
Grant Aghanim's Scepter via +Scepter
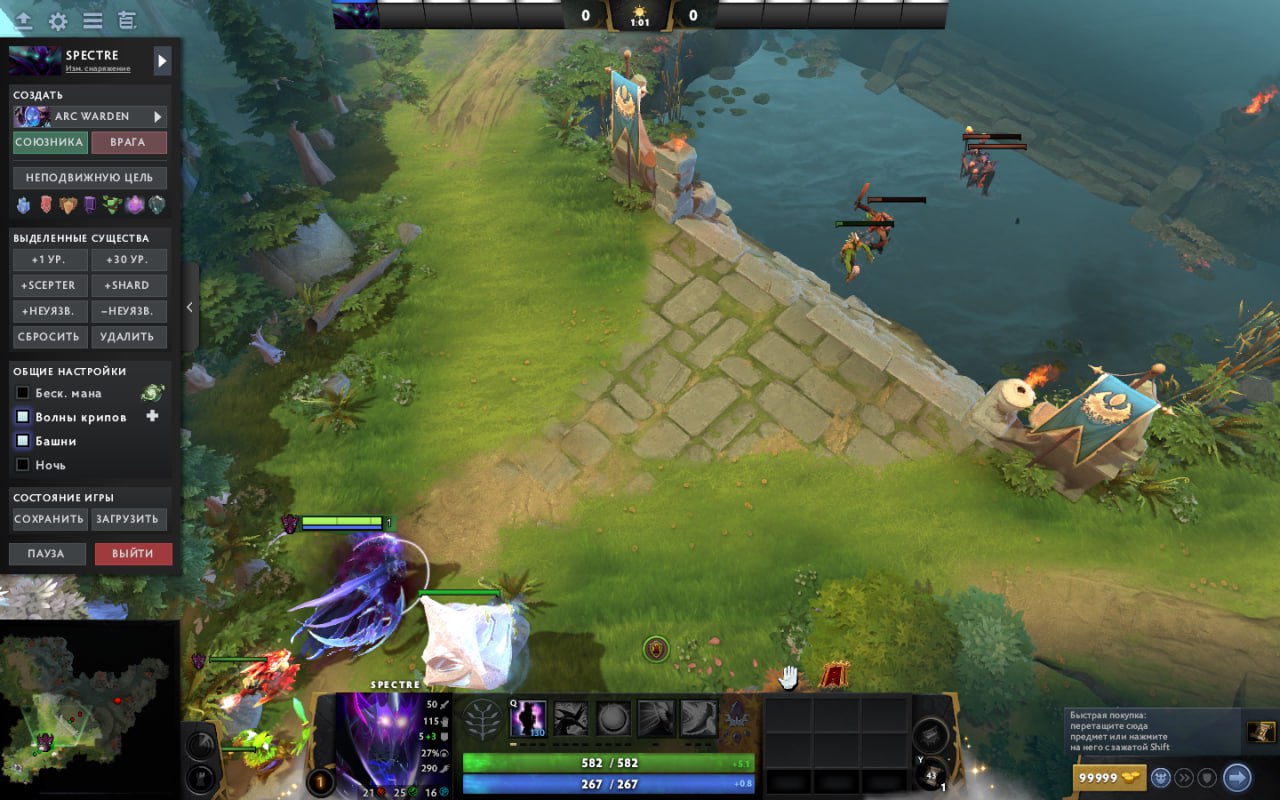point(50,285)
